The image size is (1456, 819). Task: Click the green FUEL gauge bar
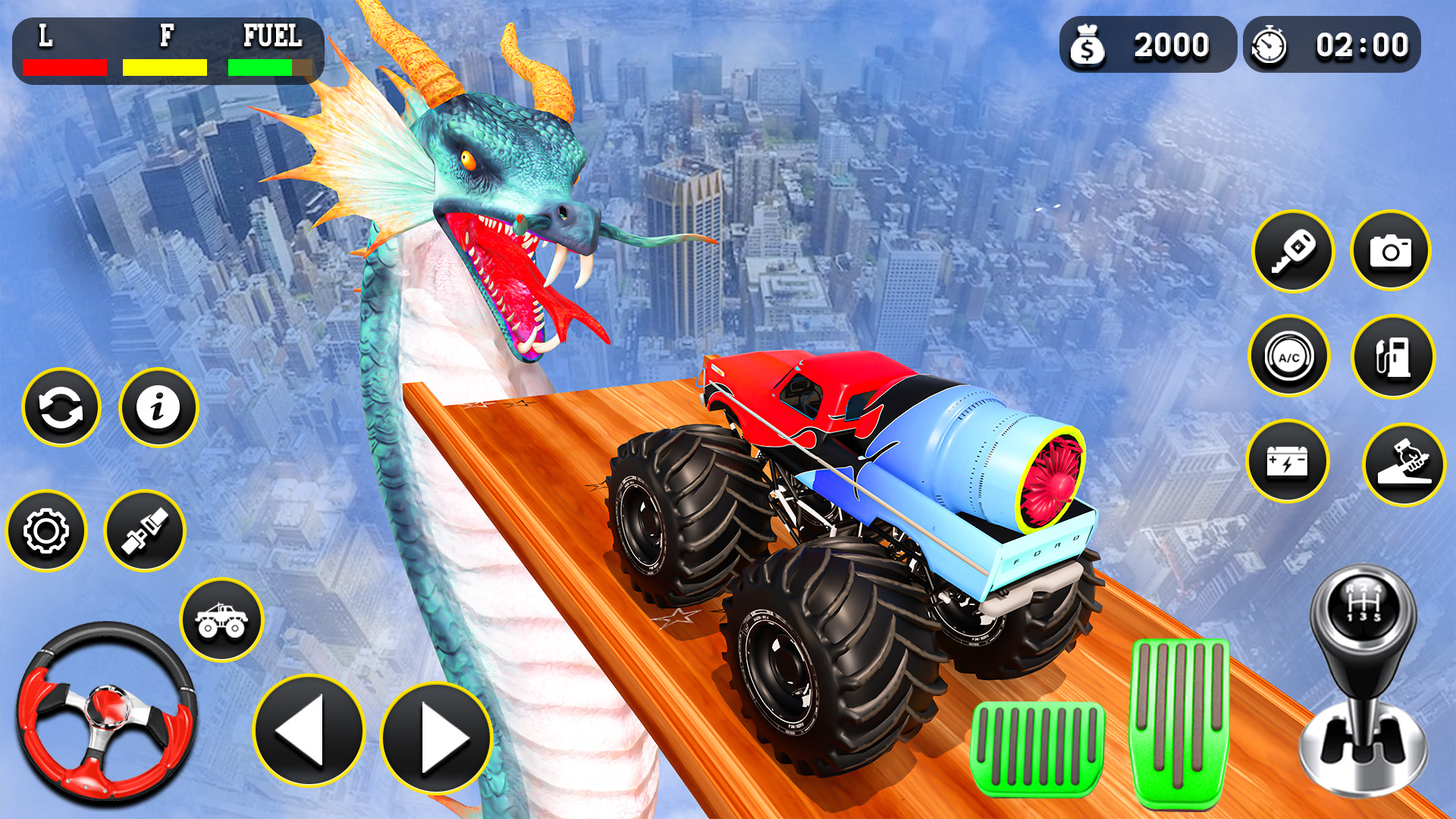262,67
